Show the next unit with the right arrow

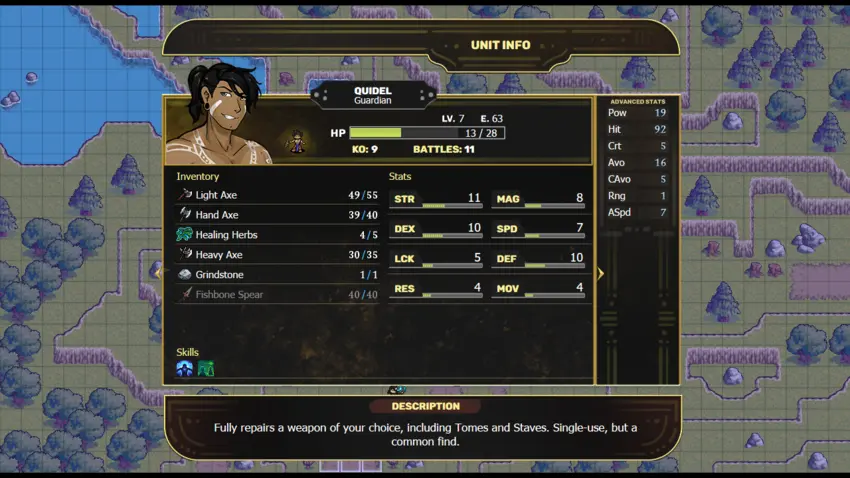tap(600, 273)
